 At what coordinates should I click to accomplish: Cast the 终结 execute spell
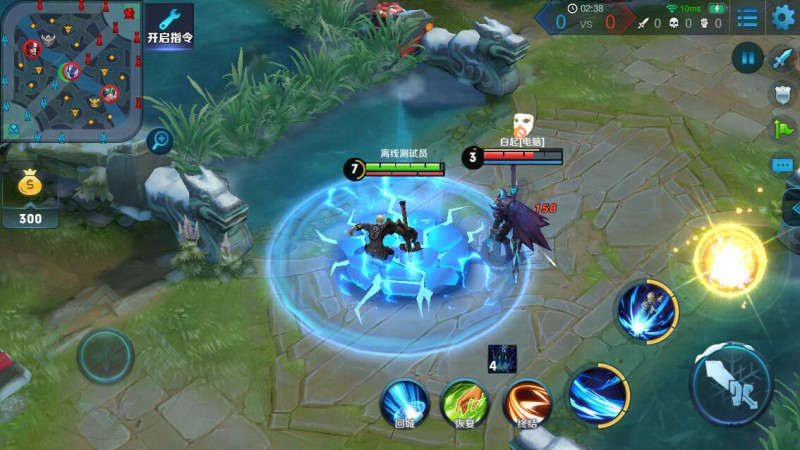(x=527, y=400)
